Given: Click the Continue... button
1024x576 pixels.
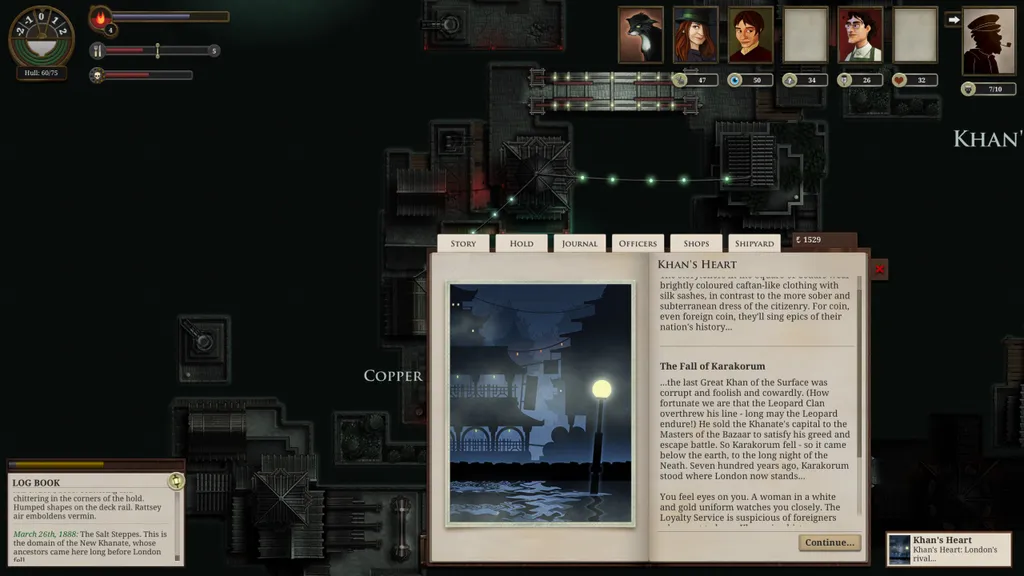Looking at the screenshot, I should (x=829, y=542).
